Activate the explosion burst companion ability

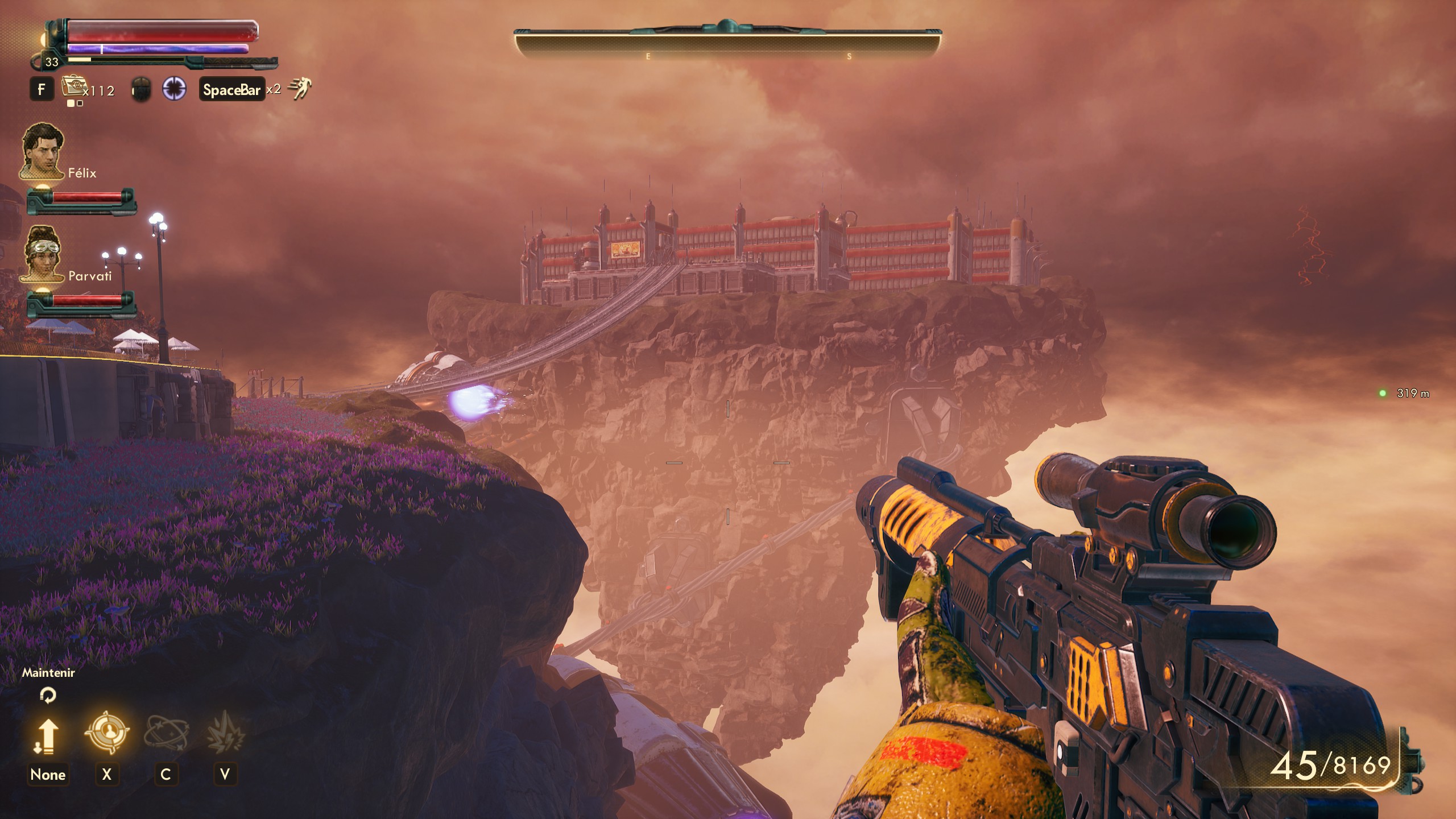point(225,733)
